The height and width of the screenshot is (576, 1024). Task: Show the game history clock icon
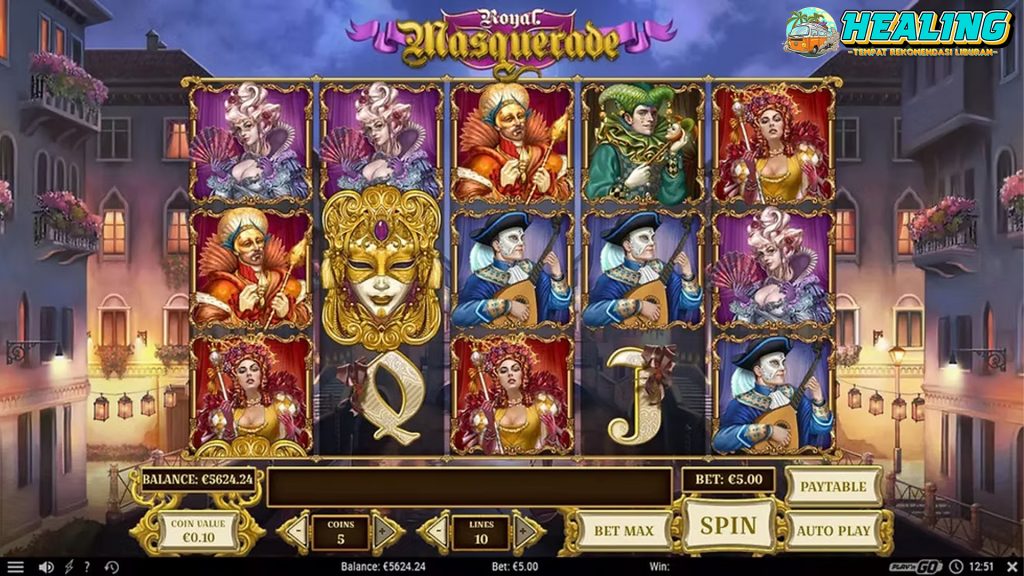111,567
